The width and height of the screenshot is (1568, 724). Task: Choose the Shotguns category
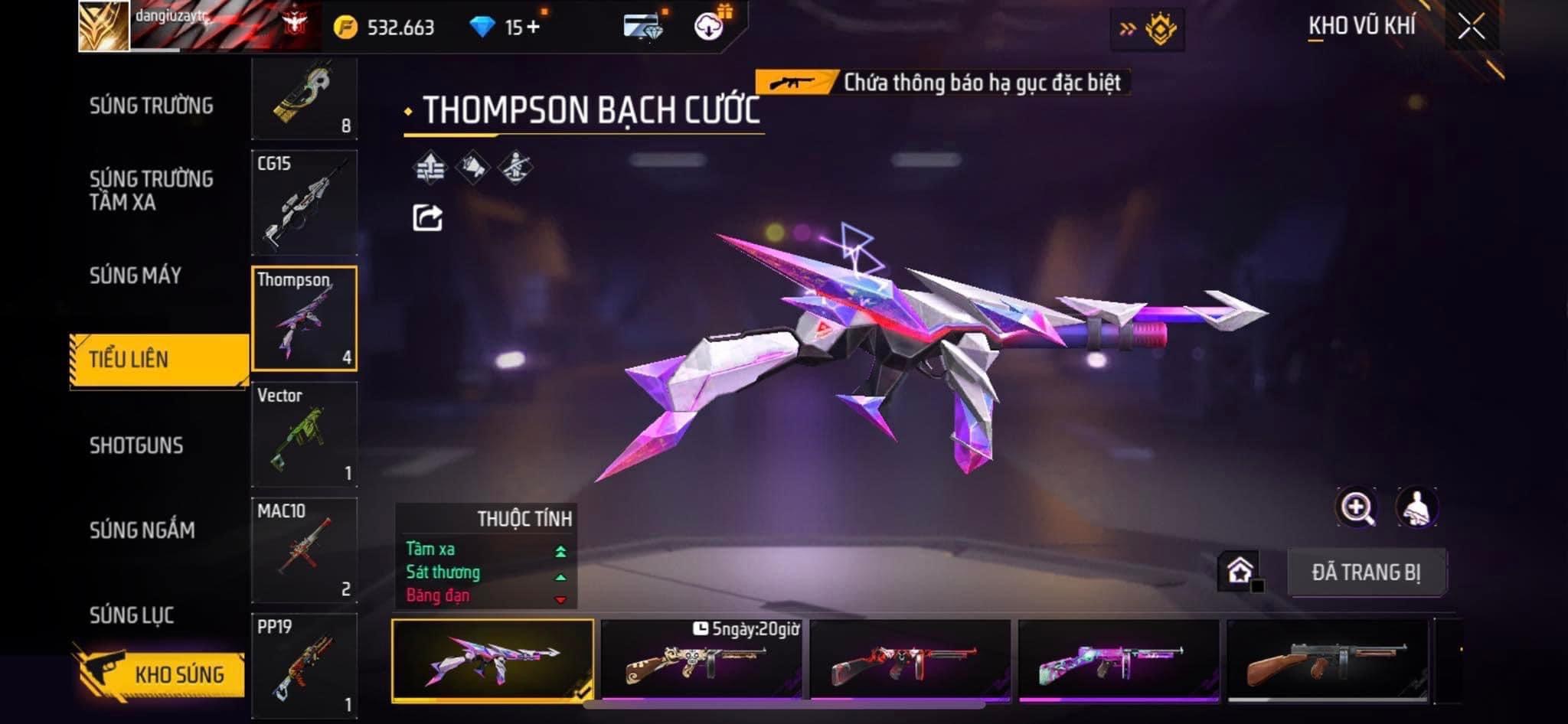[136, 445]
